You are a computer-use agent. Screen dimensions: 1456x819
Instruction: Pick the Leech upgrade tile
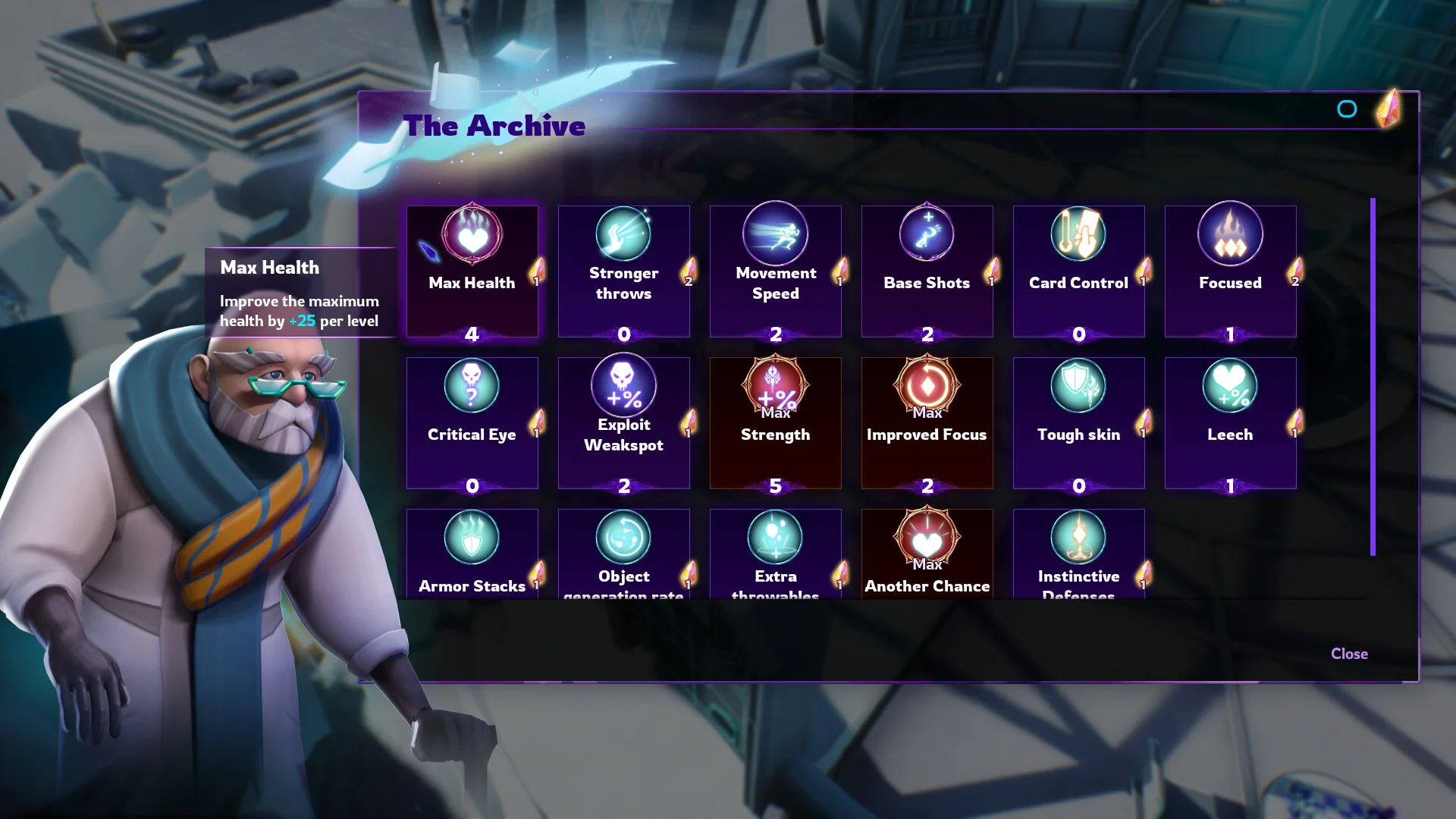pyautogui.click(x=1230, y=423)
